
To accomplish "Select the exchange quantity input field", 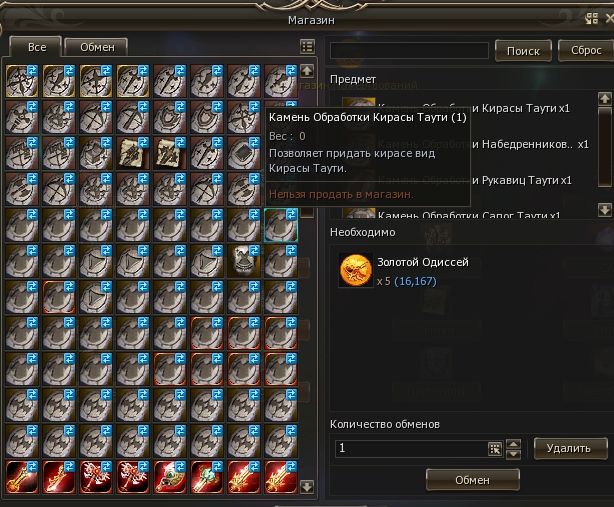I will pyautogui.click(x=409, y=449).
